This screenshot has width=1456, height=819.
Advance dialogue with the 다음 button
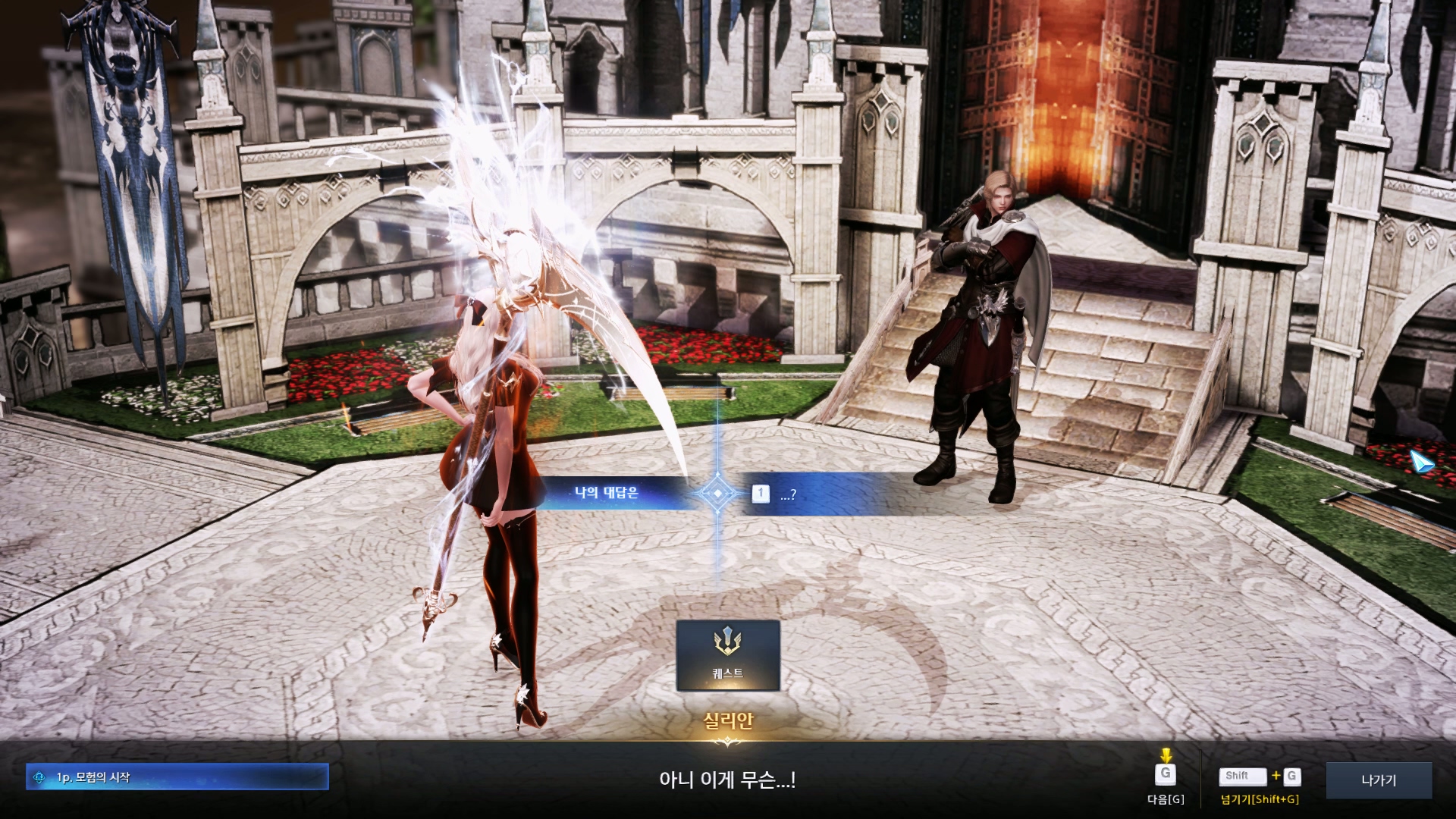(x=1166, y=776)
